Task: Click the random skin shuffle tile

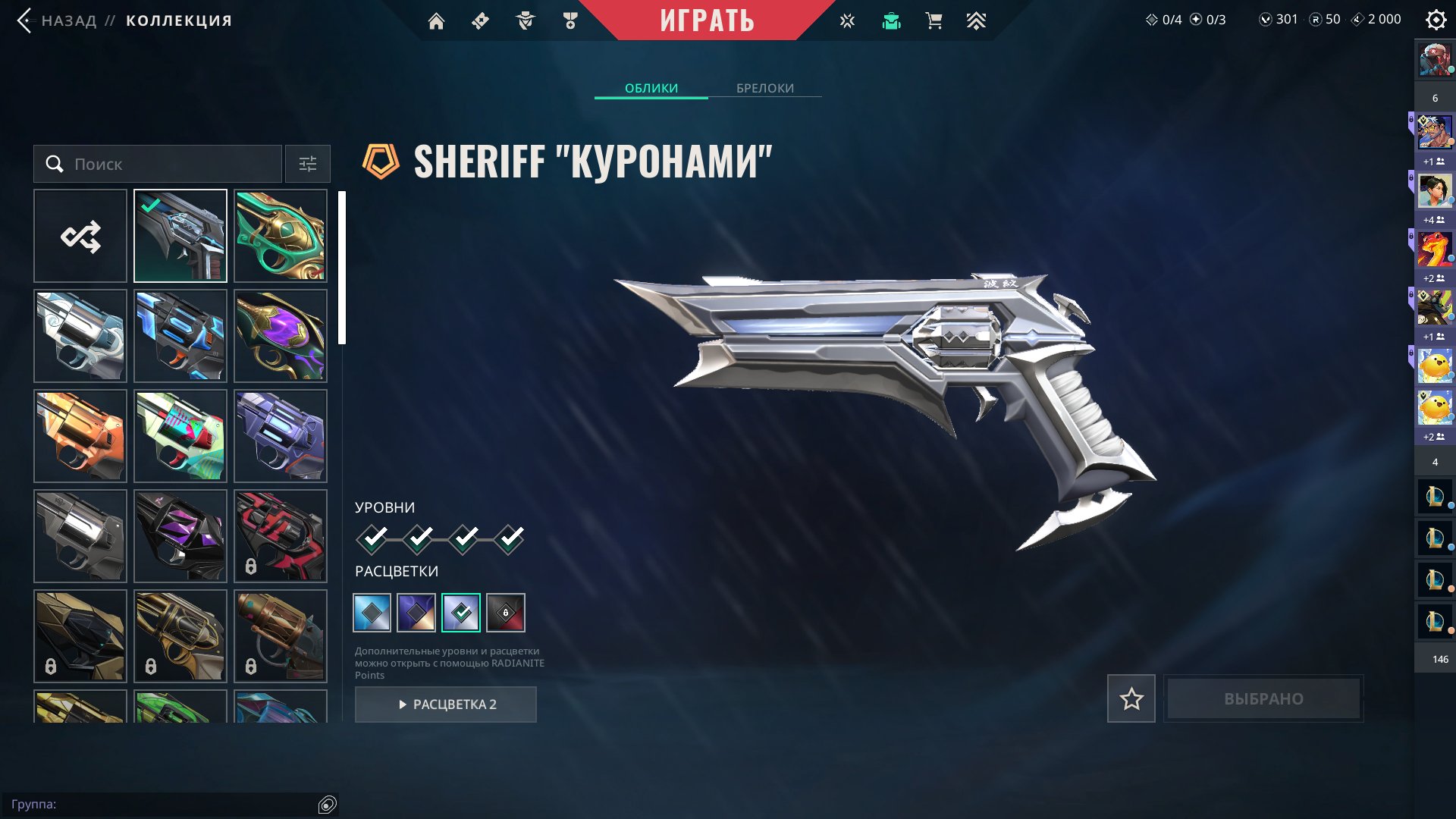Action: 80,235
